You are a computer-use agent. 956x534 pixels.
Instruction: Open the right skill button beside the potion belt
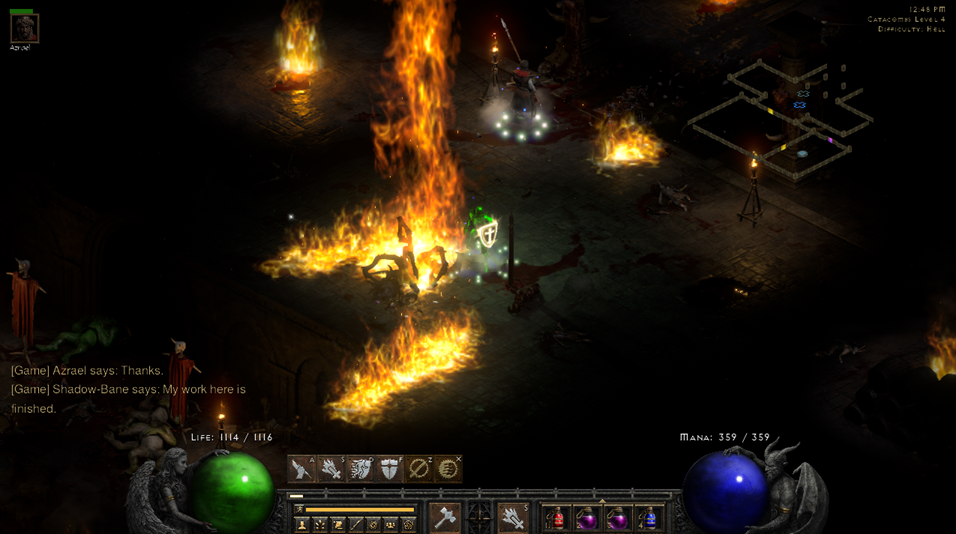[513, 517]
